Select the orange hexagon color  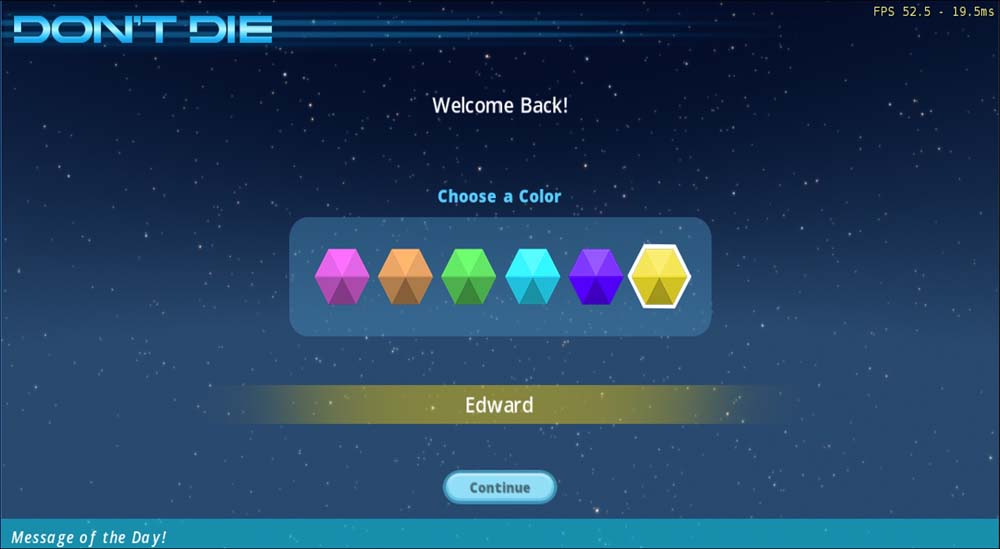[x=405, y=277]
